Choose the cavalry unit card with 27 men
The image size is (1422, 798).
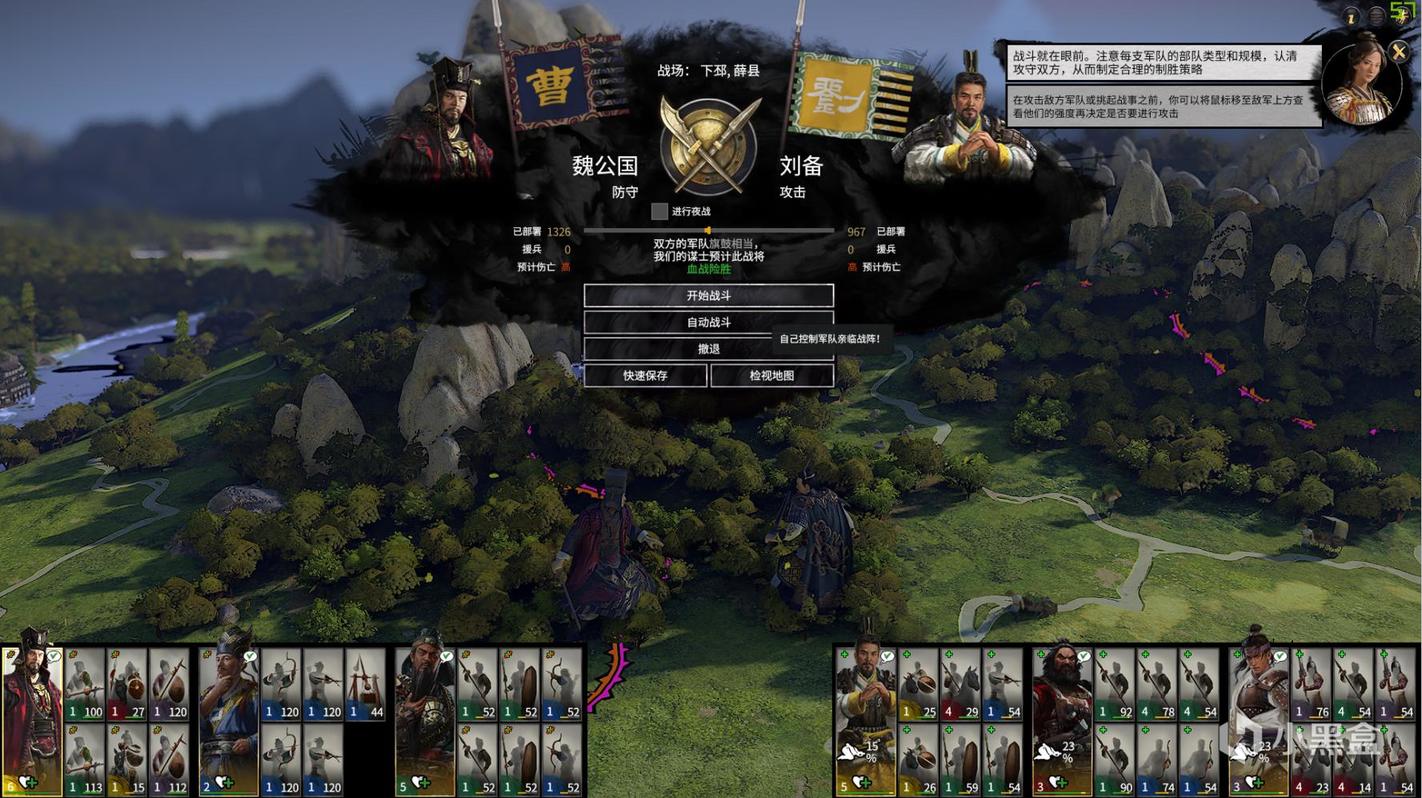pos(127,685)
